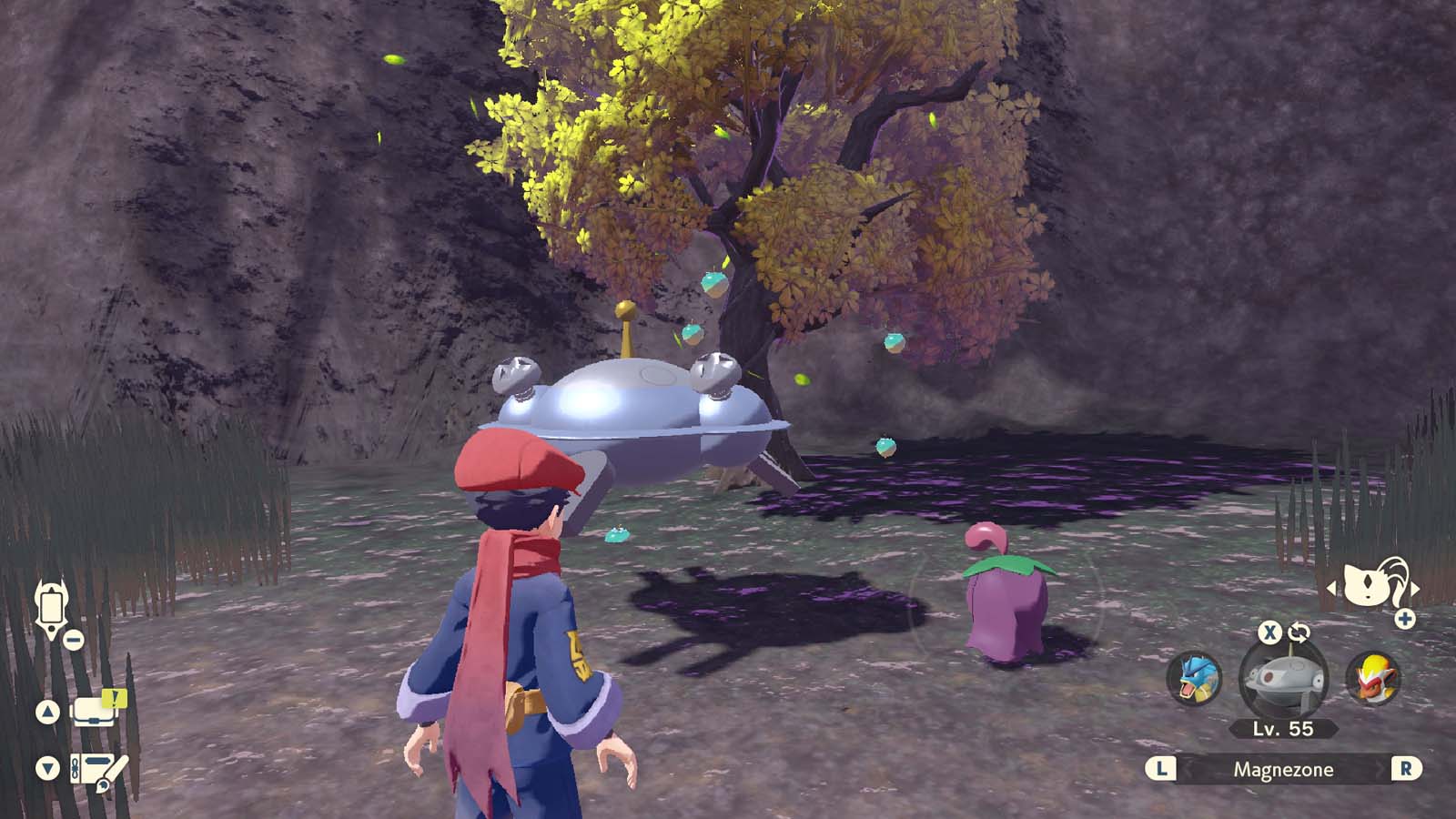
Task: Click the right chevron on the Magnezone bar
Action: click(x=1407, y=770)
